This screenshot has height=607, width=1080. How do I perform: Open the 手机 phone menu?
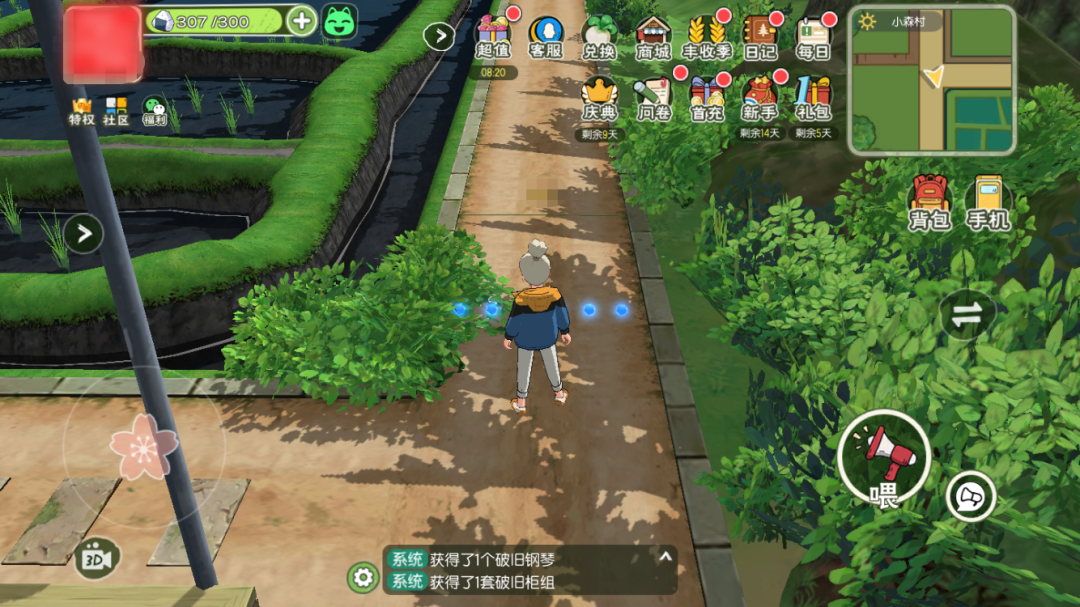point(988,203)
